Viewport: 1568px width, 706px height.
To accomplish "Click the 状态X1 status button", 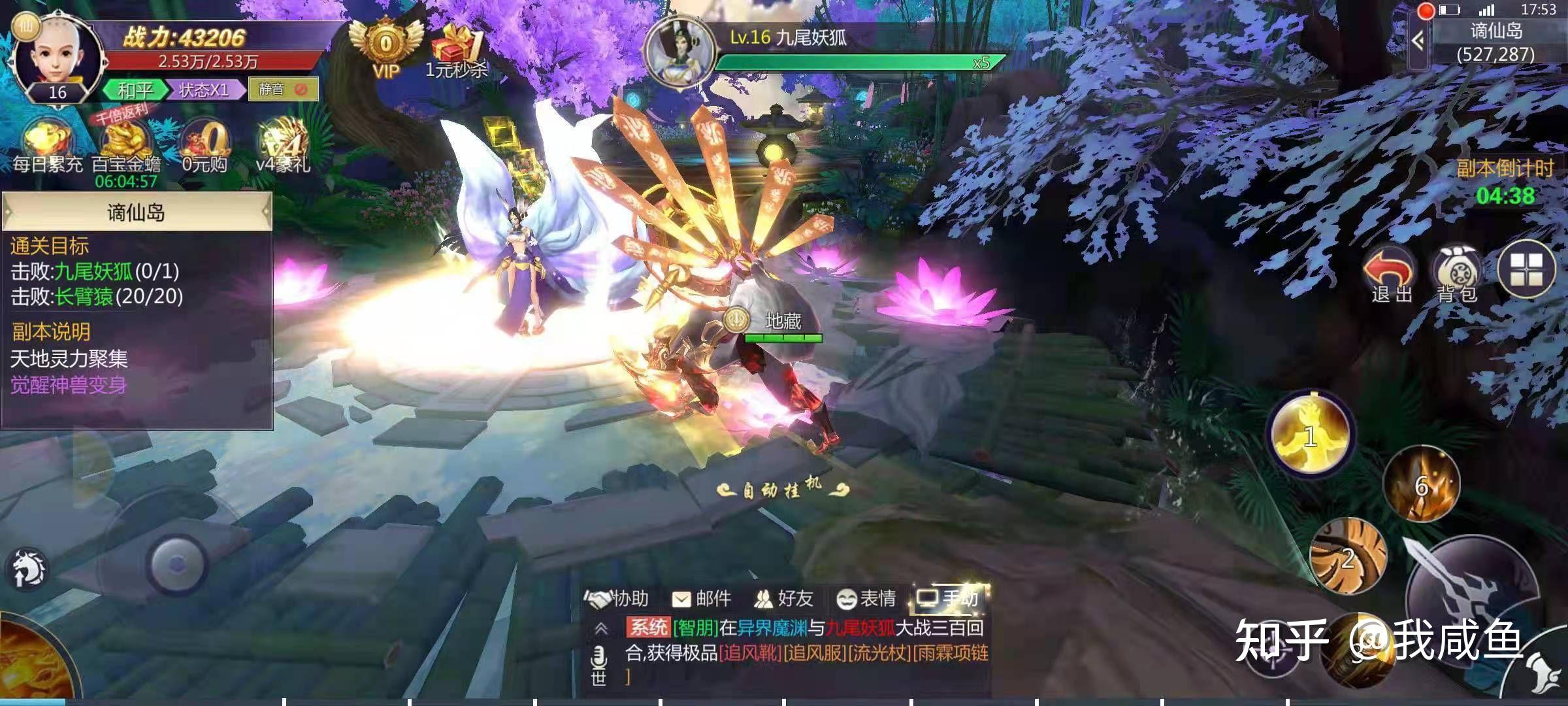I will click(x=204, y=90).
